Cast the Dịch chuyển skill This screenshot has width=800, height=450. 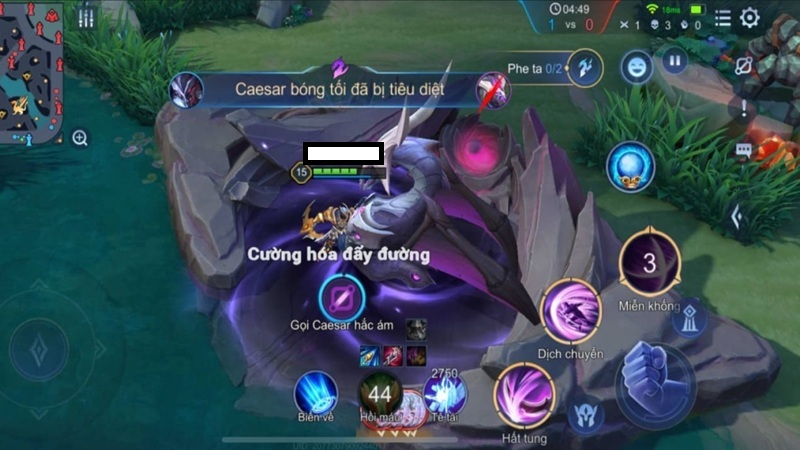[571, 311]
